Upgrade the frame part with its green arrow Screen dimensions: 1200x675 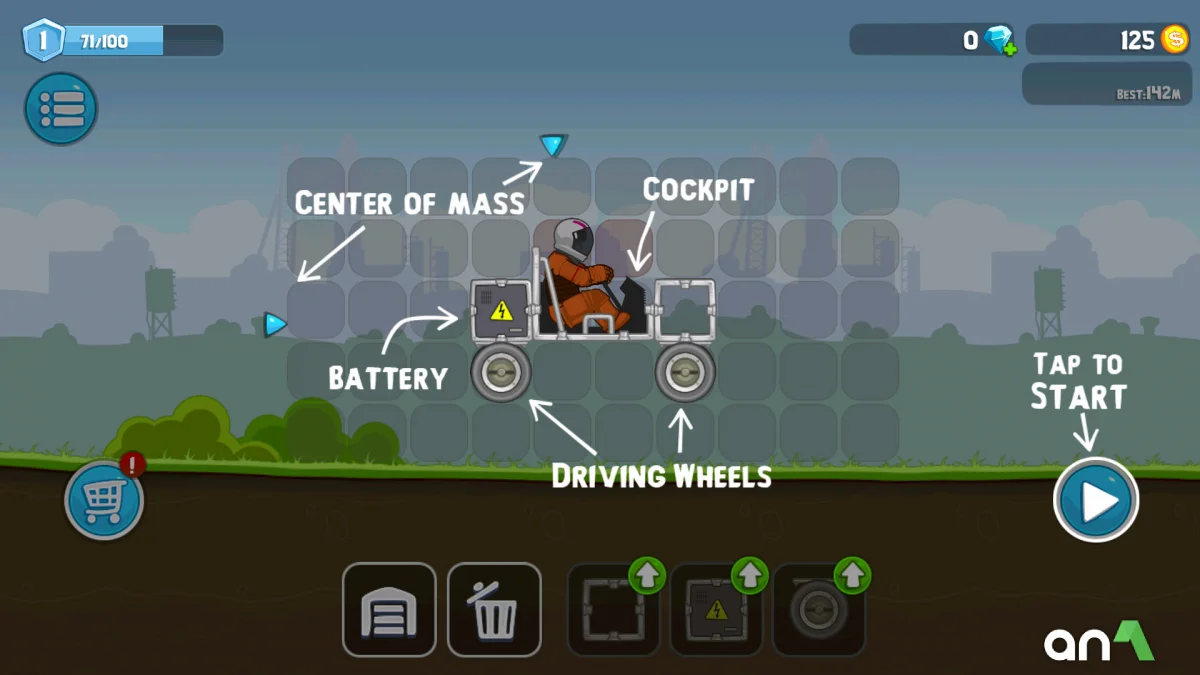pos(648,575)
